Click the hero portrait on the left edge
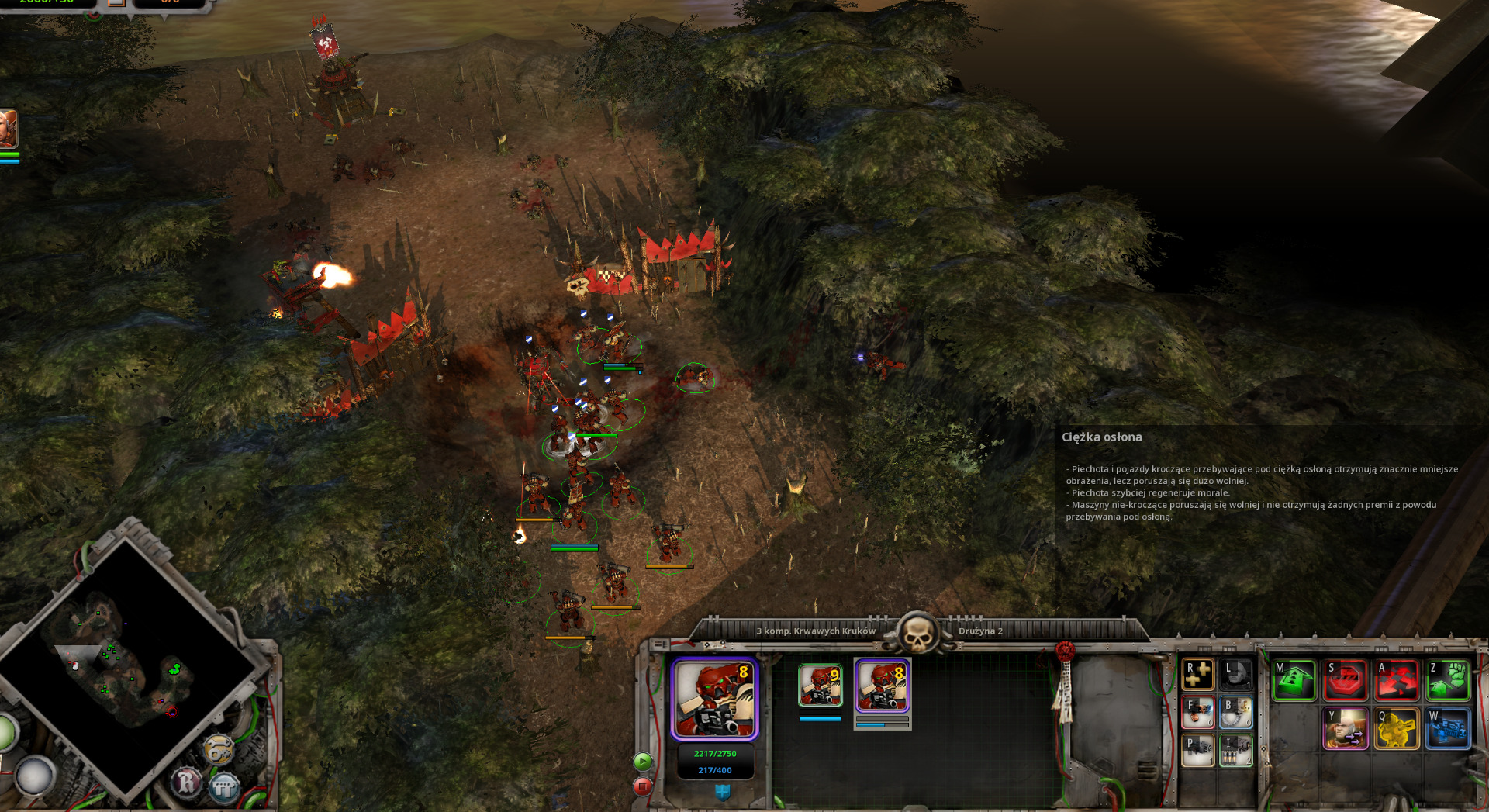Screen dimensions: 1489x812 click(8, 129)
